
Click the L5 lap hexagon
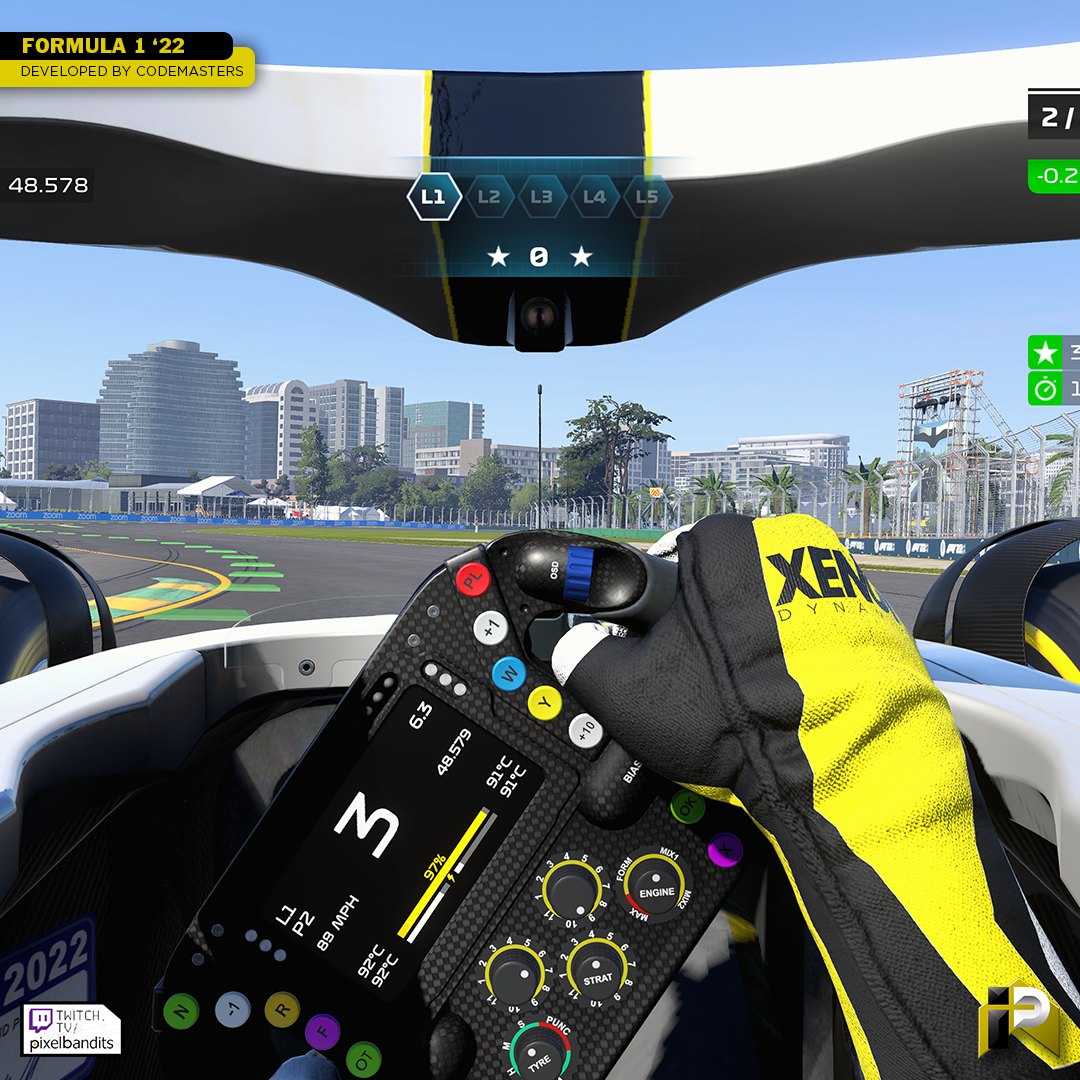click(647, 197)
